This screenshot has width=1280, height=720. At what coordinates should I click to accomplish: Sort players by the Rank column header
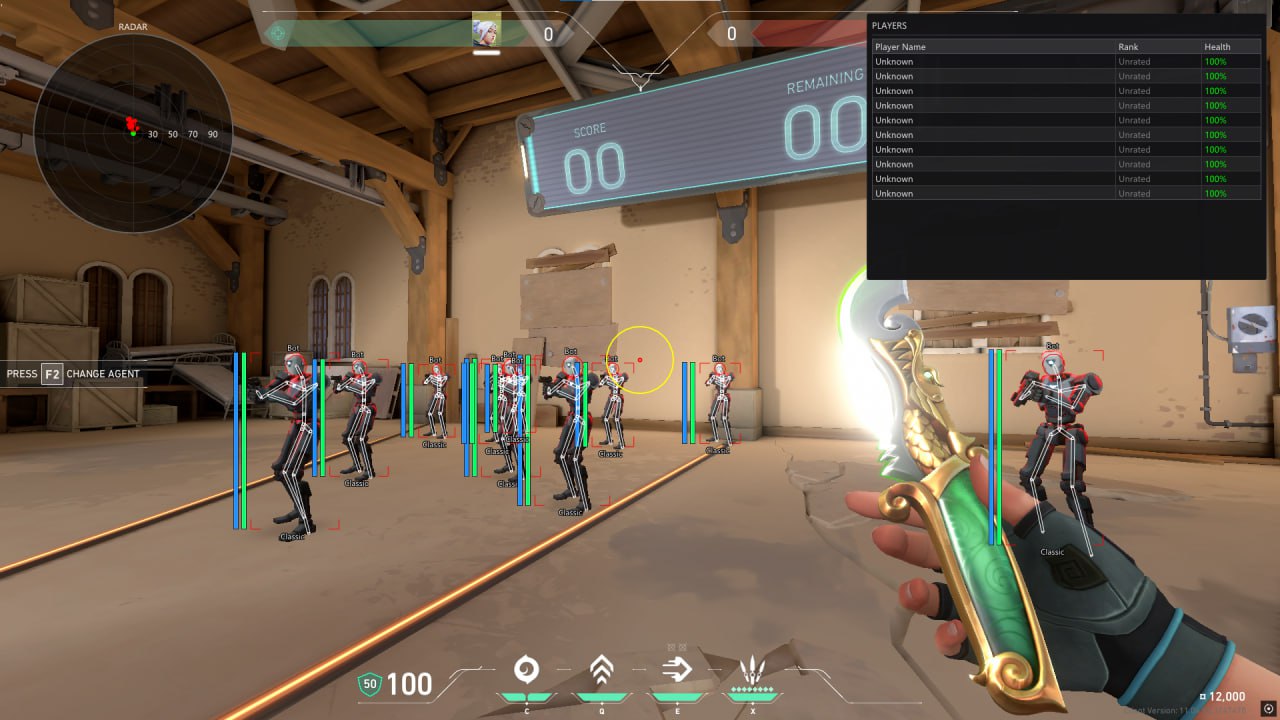(1128, 47)
